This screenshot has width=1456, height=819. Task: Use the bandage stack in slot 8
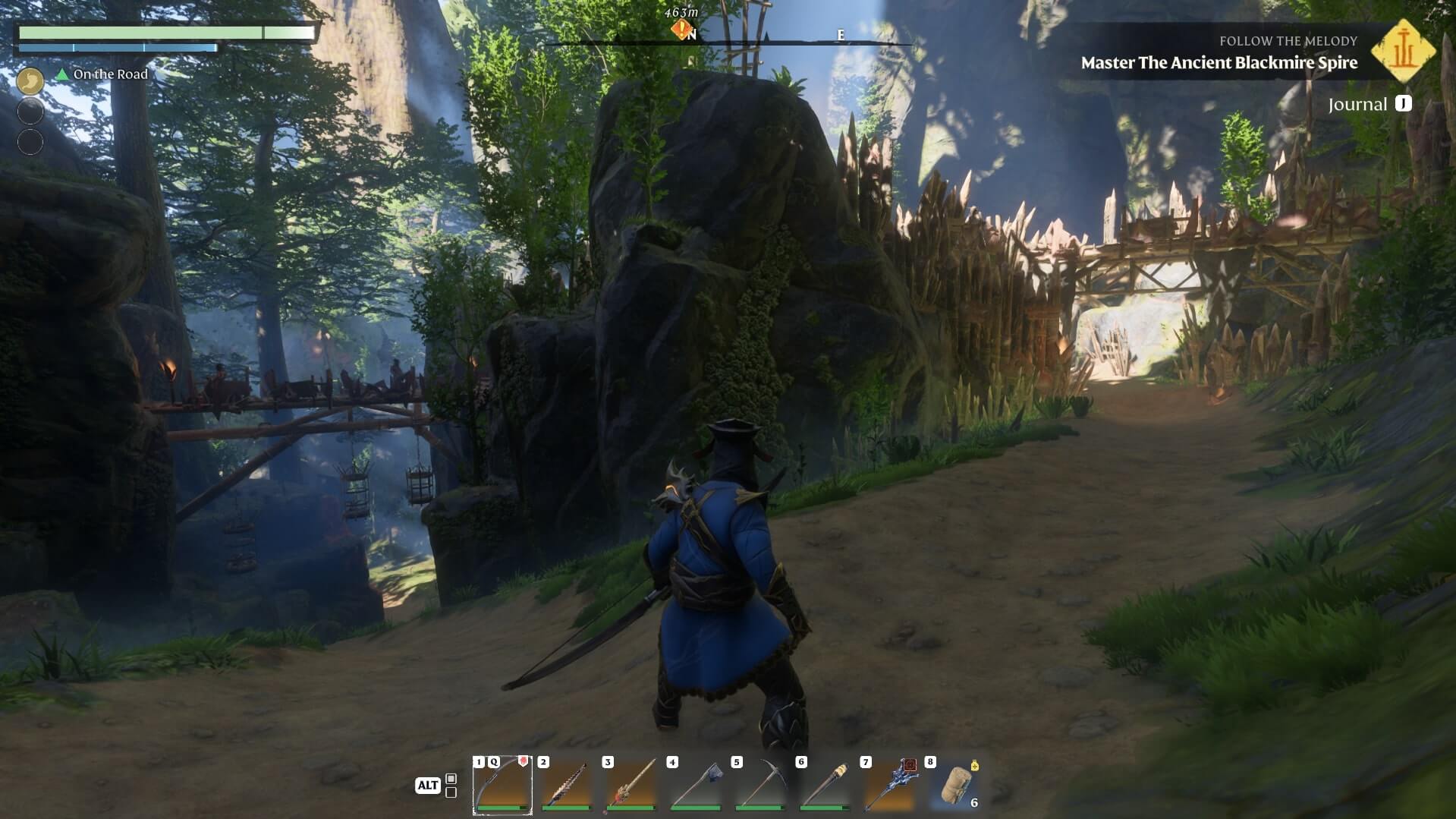coord(954,786)
